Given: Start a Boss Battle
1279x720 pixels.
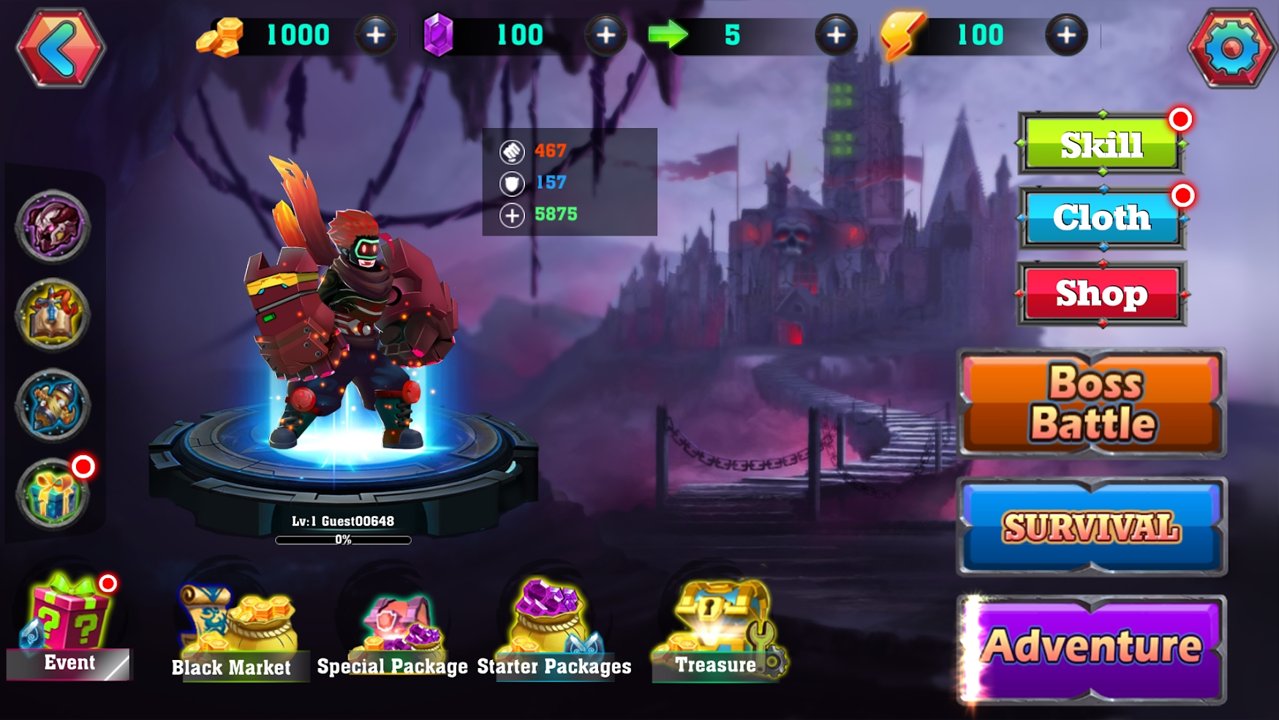Looking at the screenshot, I should point(1092,403).
